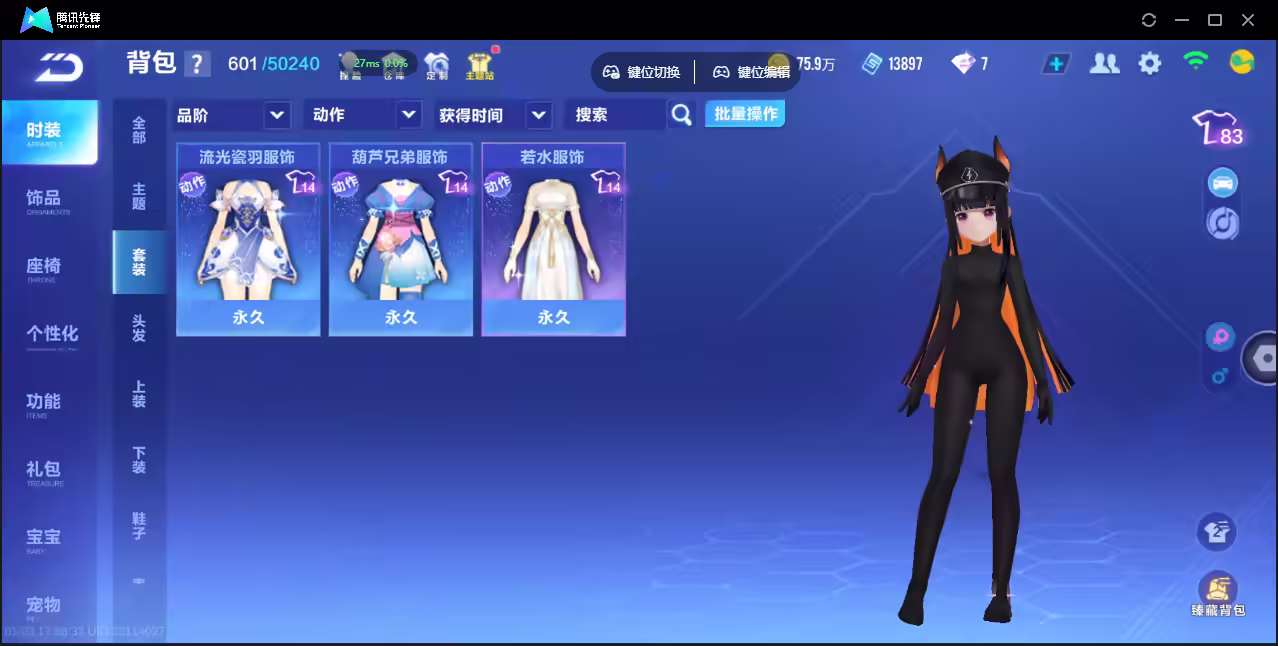Show the 个性化 category
Image resolution: width=1278 pixels, height=646 pixels.
point(50,334)
